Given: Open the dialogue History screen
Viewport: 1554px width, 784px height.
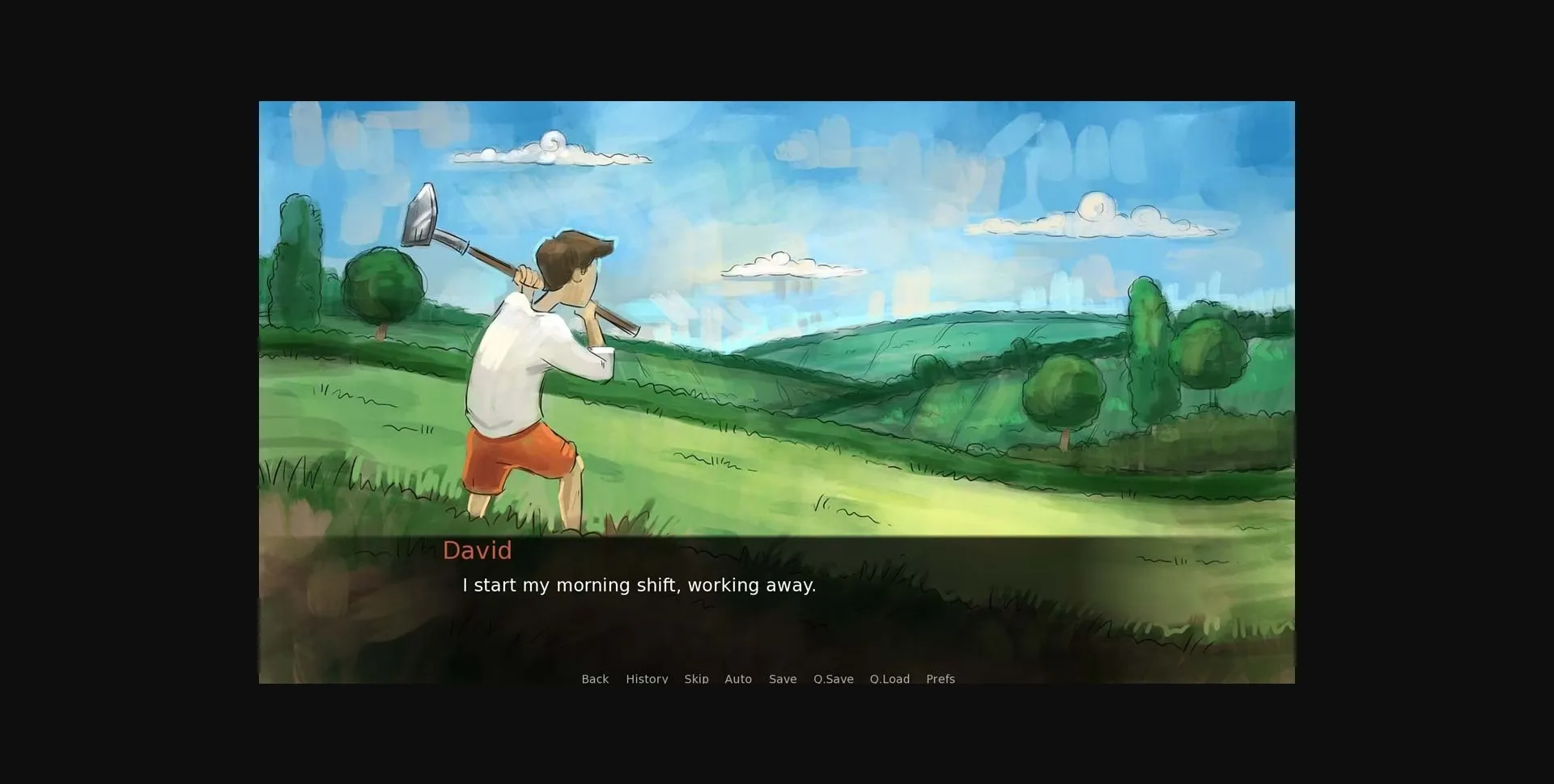Looking at the screenshot, I should (x=647, y=679).
